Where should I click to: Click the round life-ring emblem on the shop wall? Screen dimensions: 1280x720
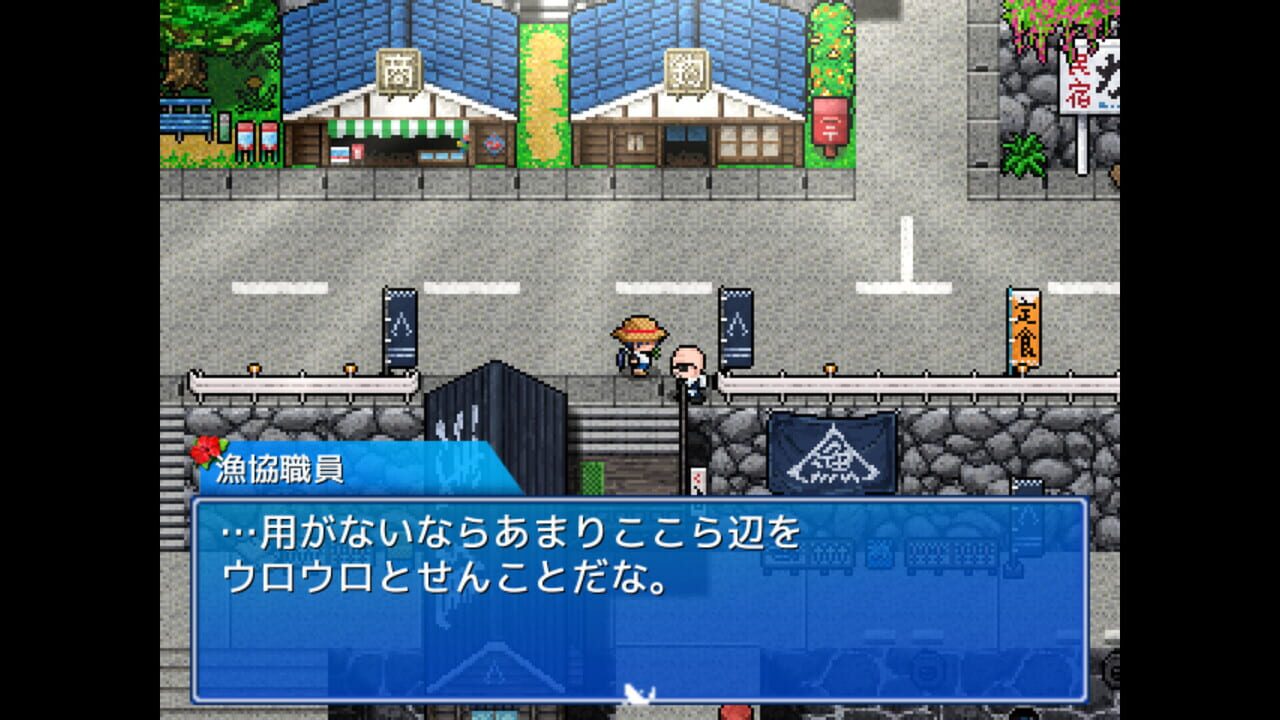tap(495, 145)
